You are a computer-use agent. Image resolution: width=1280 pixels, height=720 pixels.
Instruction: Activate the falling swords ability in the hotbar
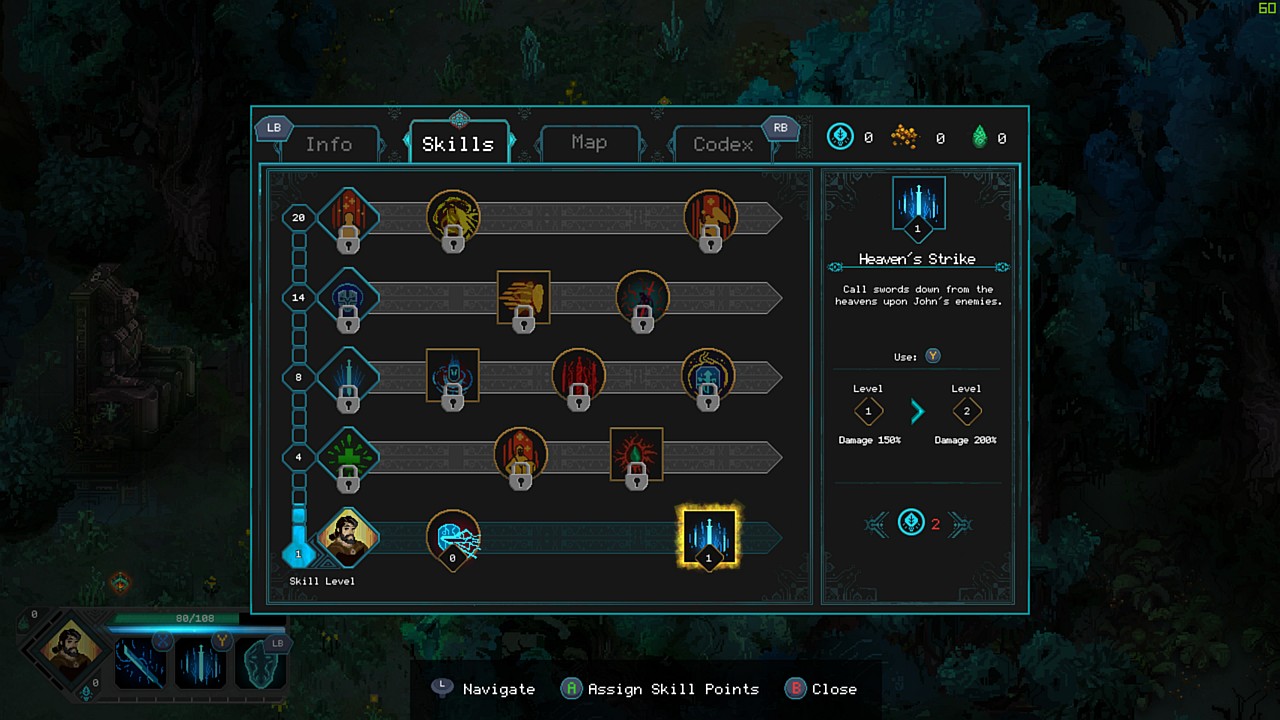click(x=201, y=663)
